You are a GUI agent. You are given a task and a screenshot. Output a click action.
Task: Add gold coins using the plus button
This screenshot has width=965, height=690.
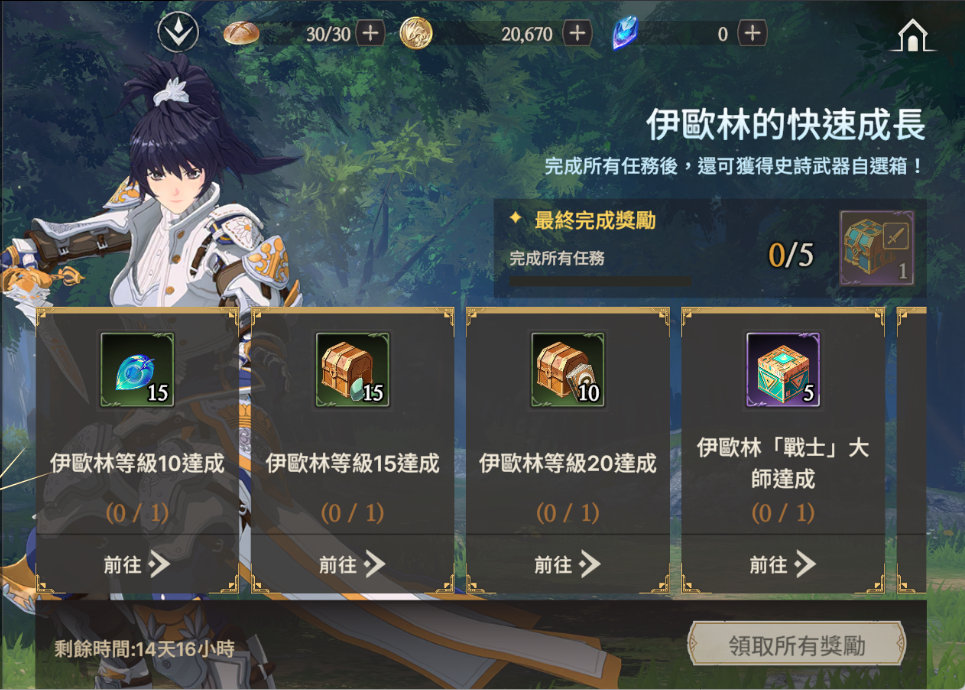[577, 33]
